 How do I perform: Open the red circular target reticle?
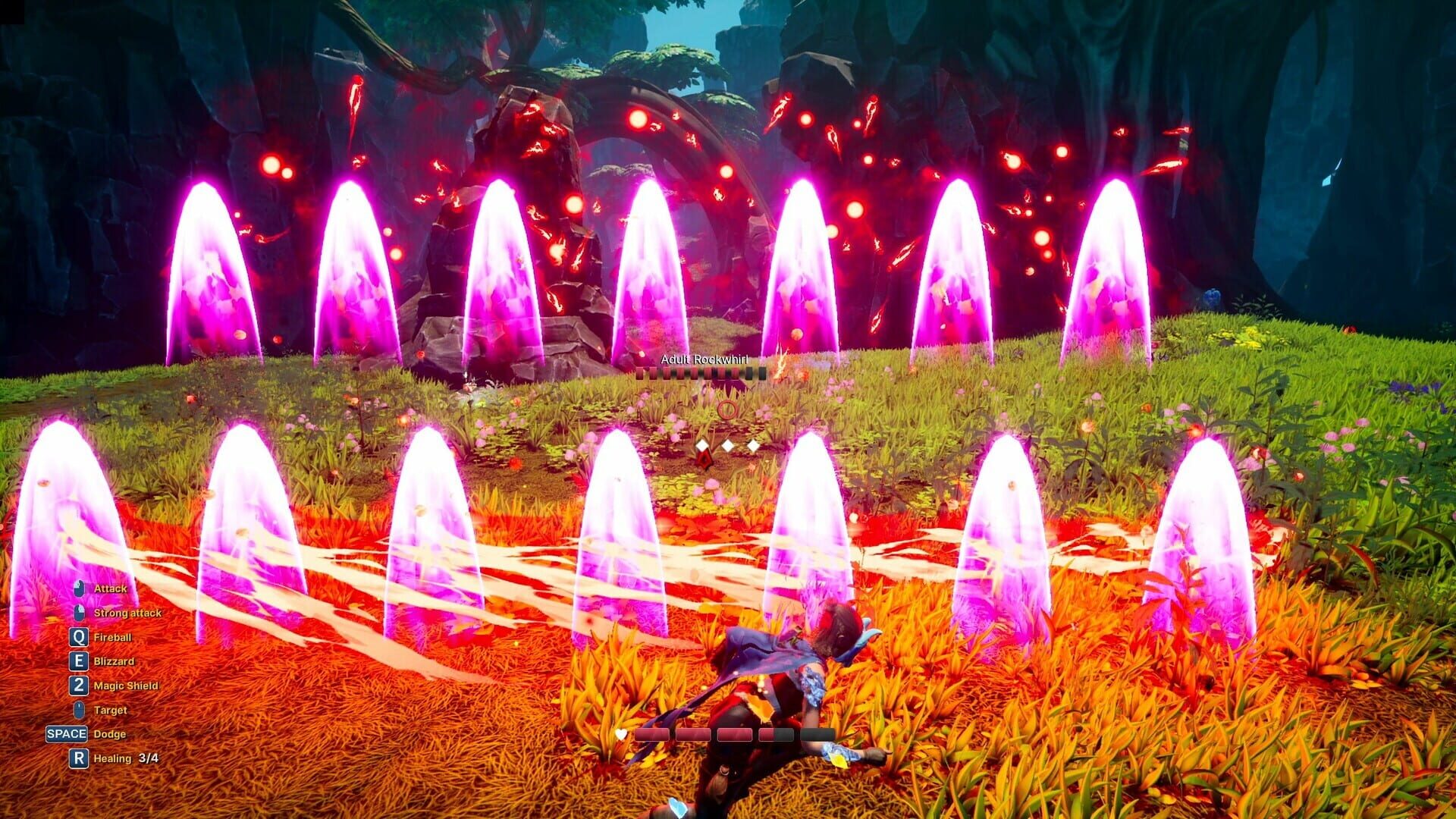coord(728,409)
